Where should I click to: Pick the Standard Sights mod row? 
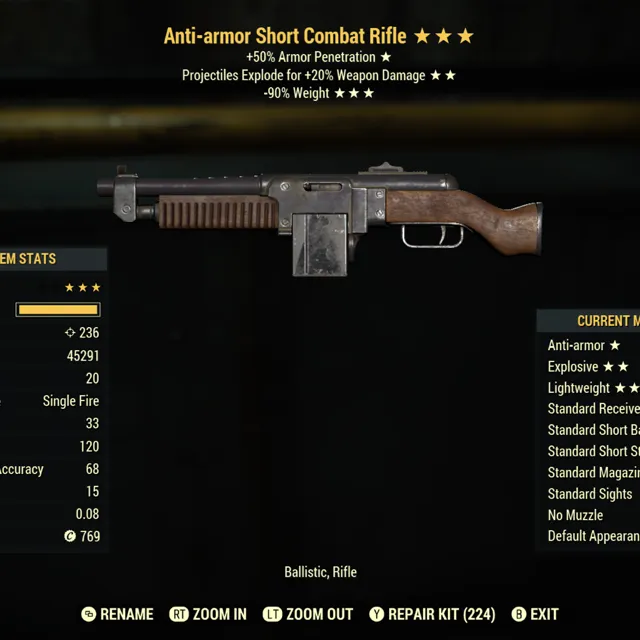[590, 494]
